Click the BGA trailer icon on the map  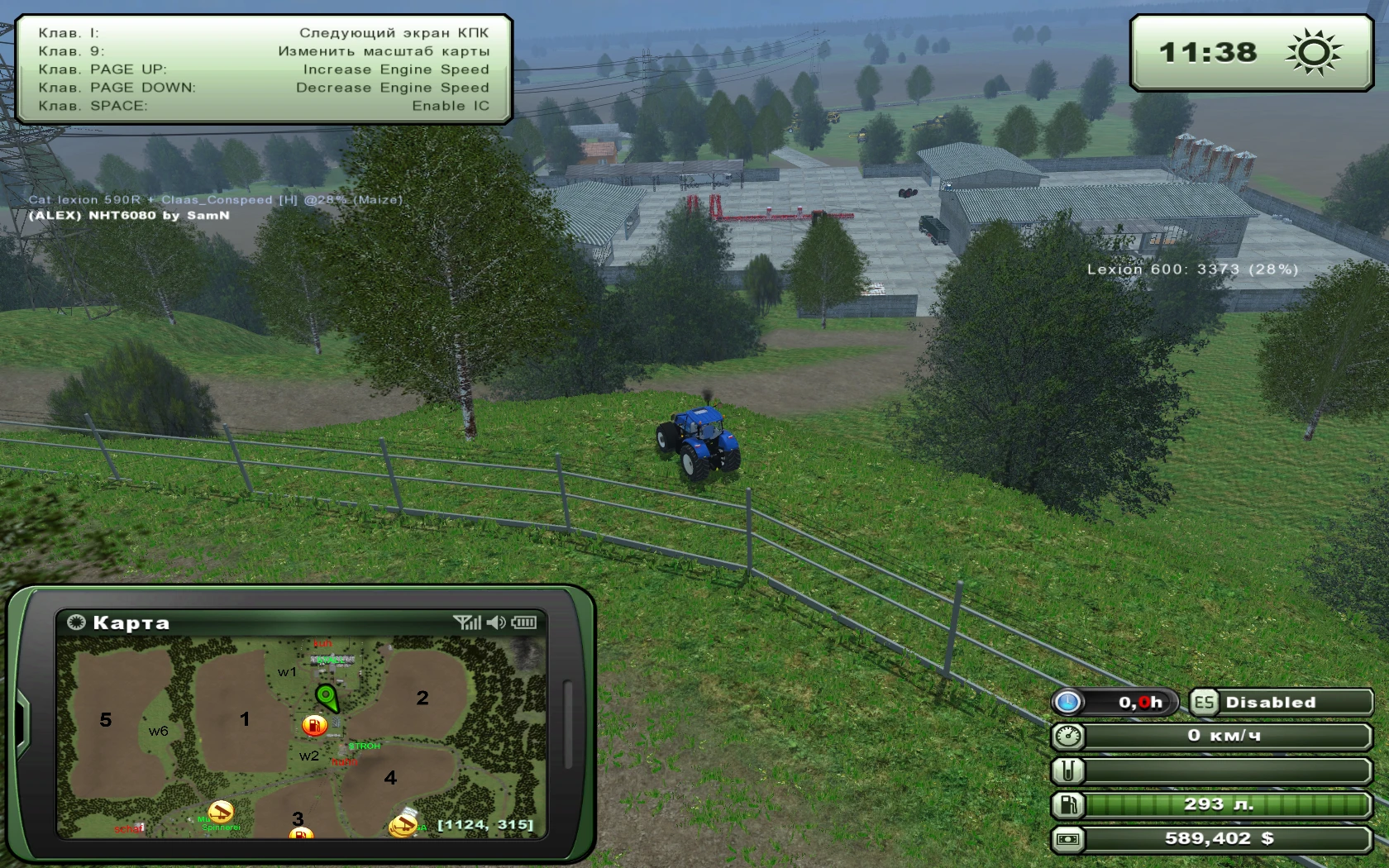coord(403,827)
